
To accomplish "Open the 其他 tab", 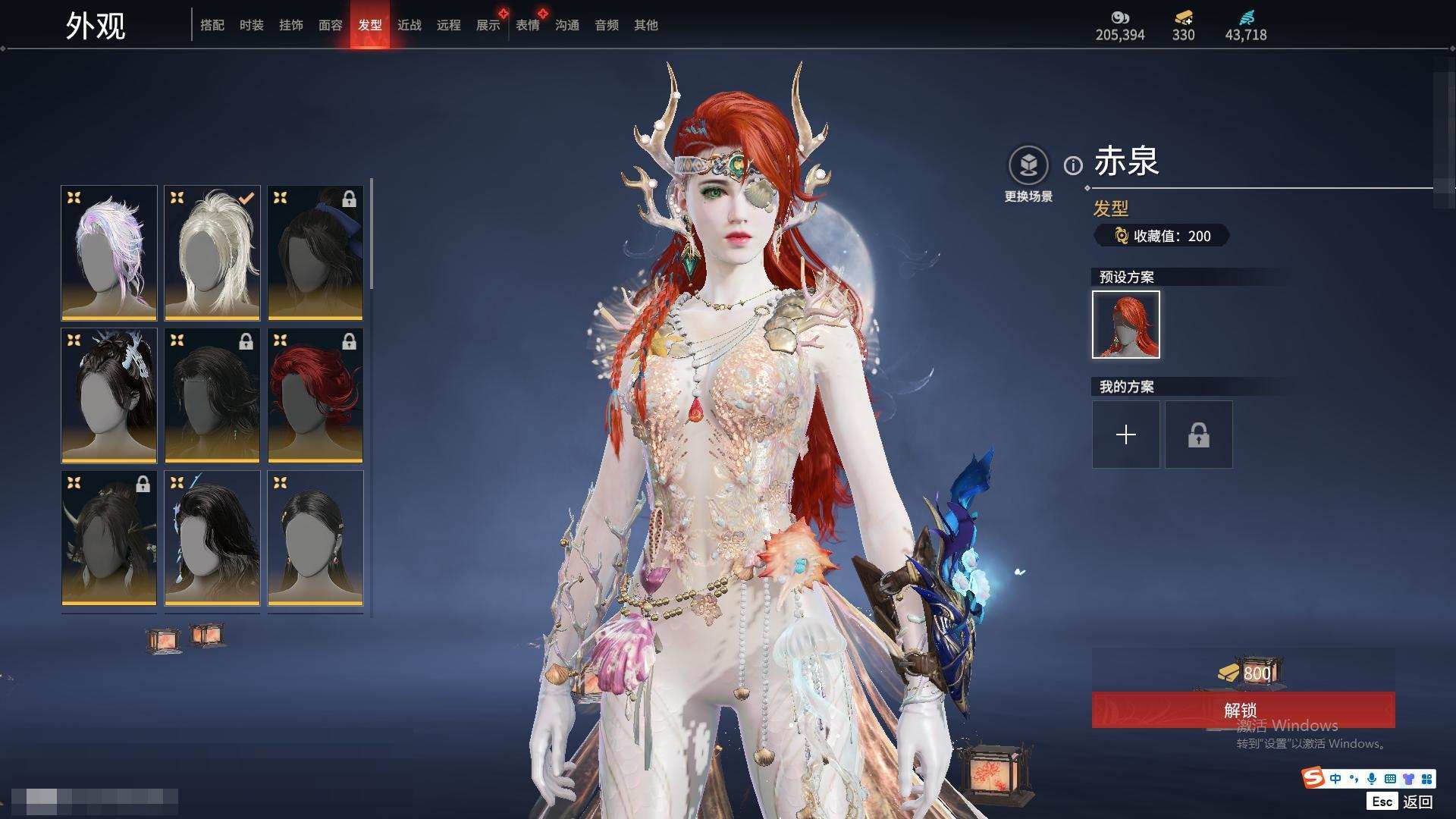I will [x=646, y=25].
